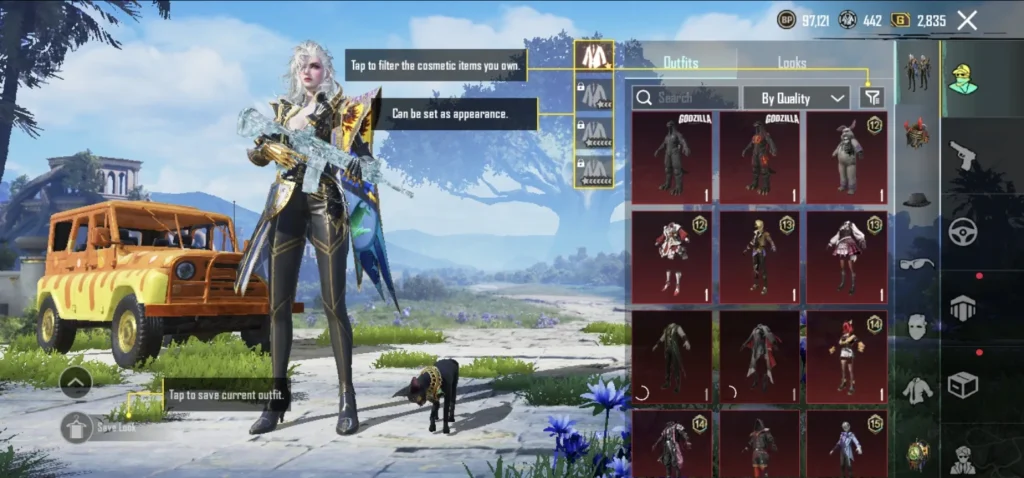This screenshot has height=478, width=1024.
Task: Choose the white bunny suit outfit
Action: point(846,157)
